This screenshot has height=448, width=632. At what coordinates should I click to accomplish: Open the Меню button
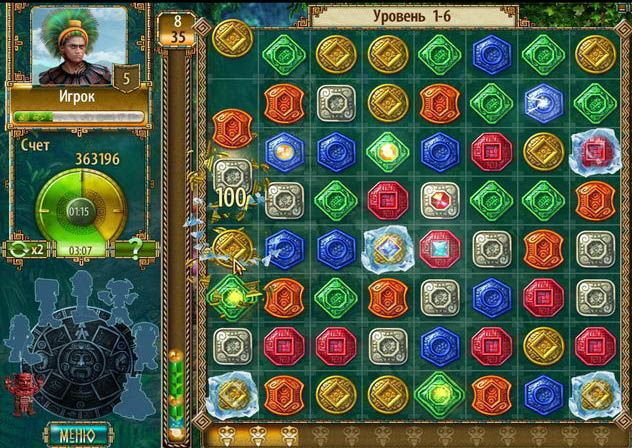76,435
